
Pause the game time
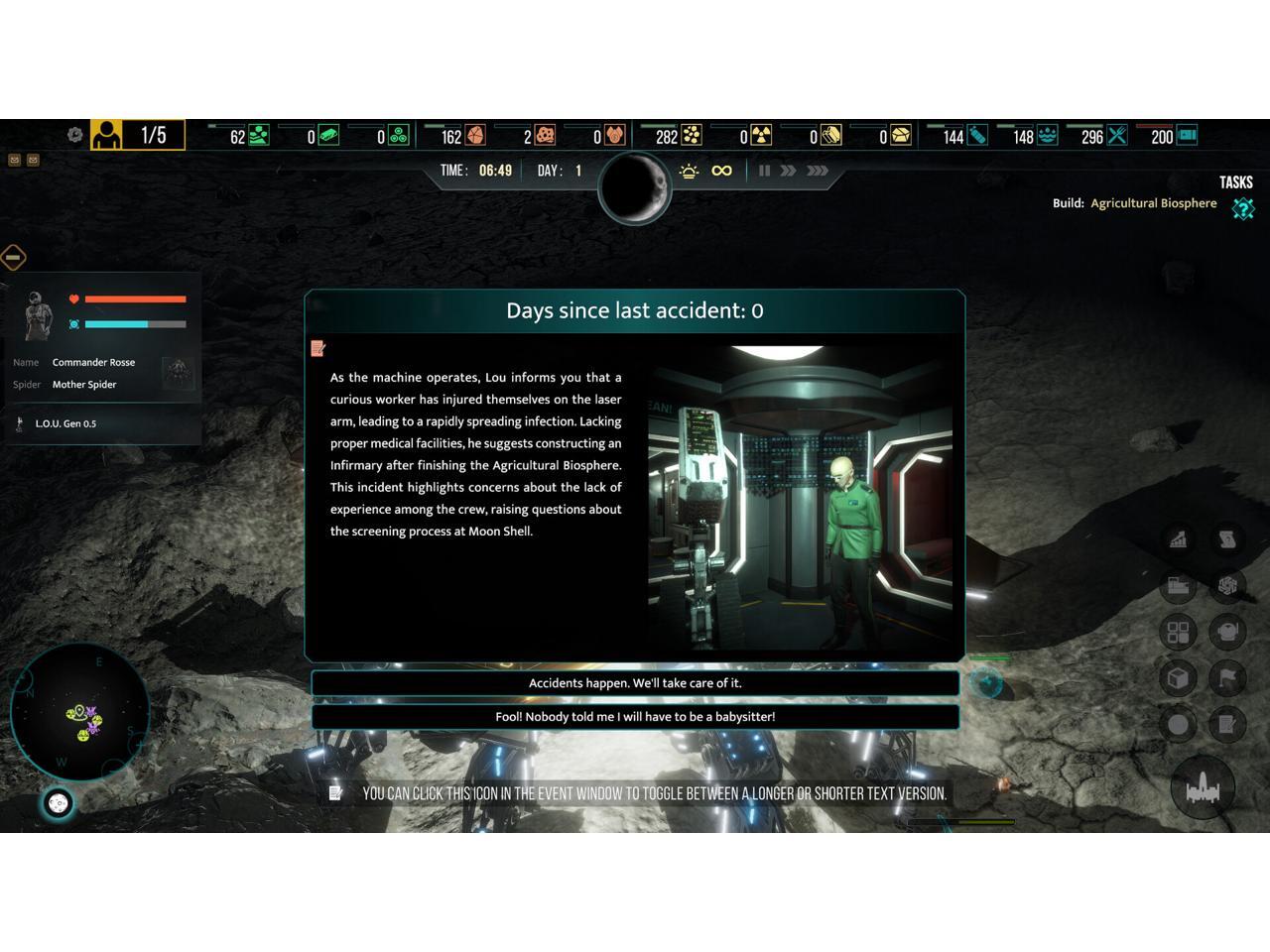764,171
